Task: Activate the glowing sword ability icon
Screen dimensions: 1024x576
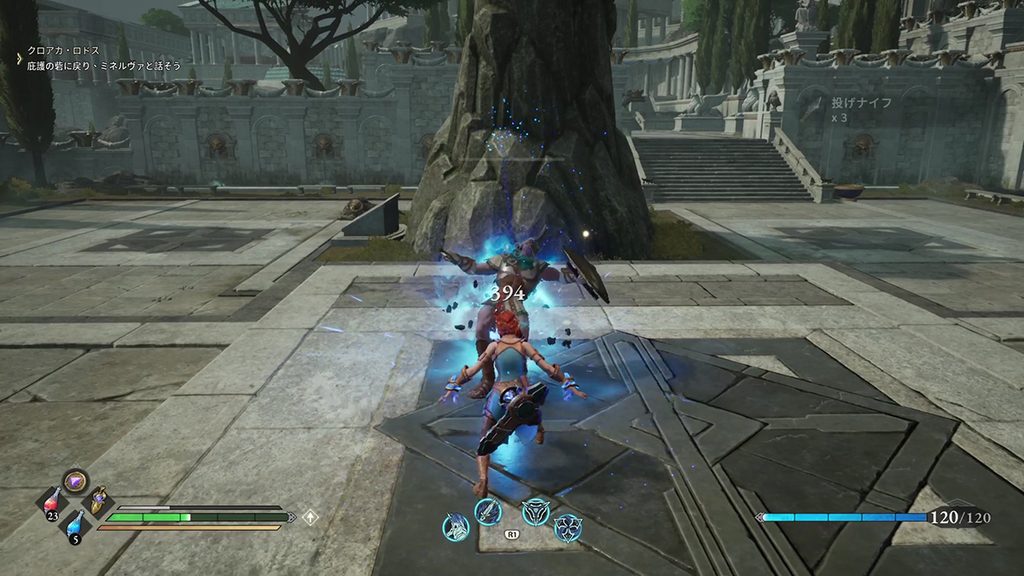Action: pos(489,512)
